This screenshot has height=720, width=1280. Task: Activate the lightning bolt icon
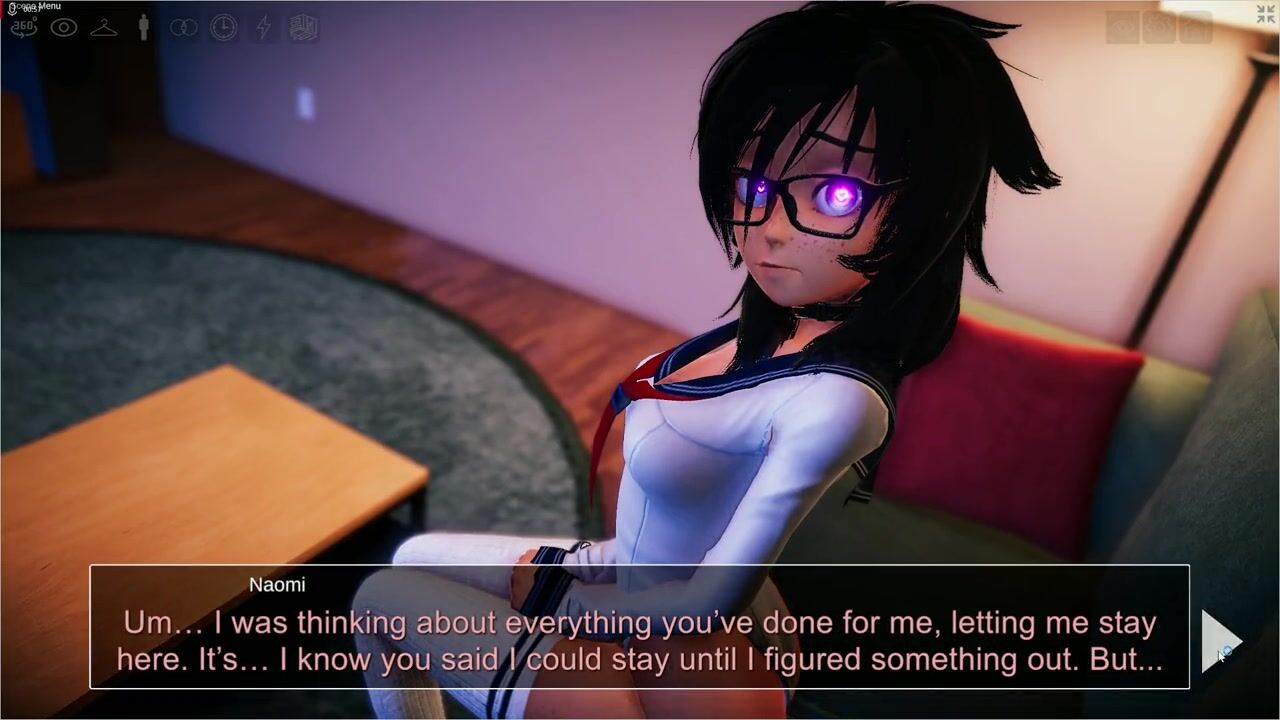264,28
